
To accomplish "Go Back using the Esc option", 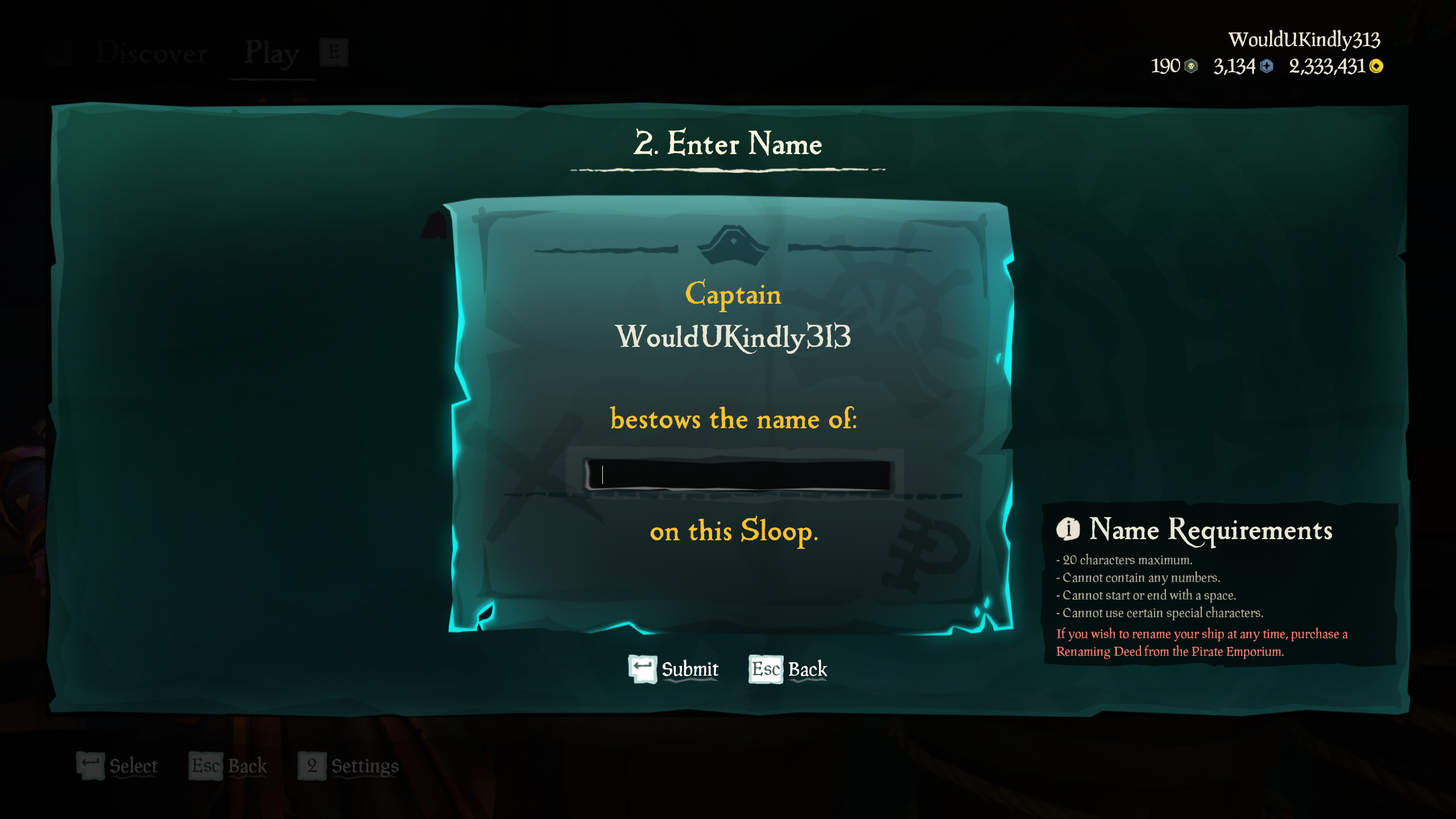I will click(x=808, y=670).
